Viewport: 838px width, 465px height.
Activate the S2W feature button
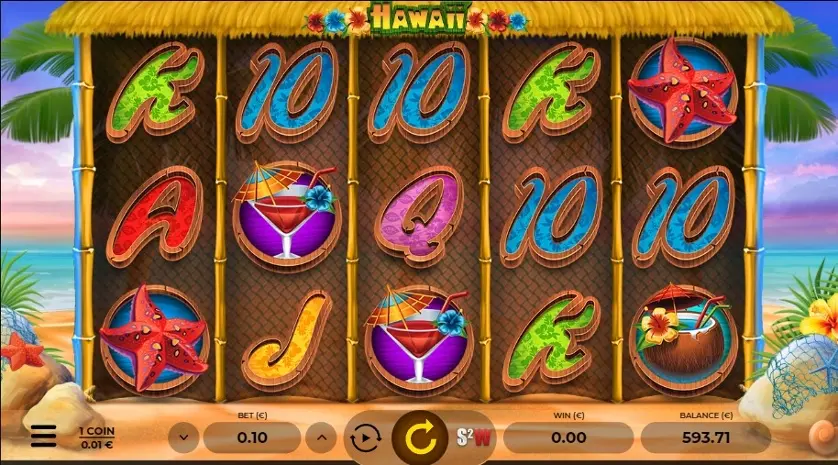coord(476,437)
